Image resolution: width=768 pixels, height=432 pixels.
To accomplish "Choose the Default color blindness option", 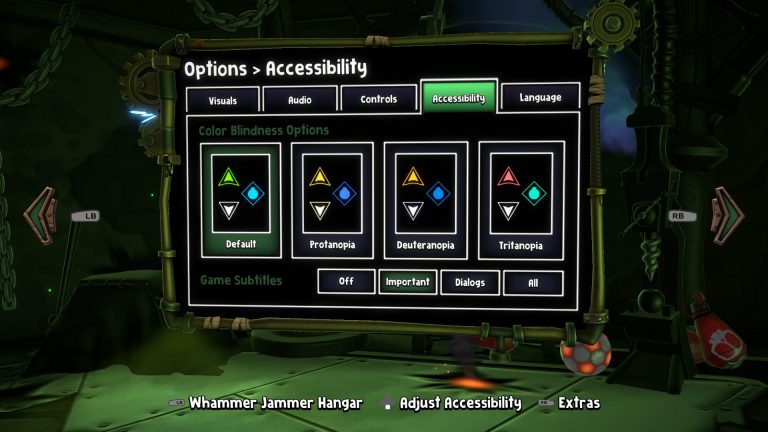I will point(241,200).
